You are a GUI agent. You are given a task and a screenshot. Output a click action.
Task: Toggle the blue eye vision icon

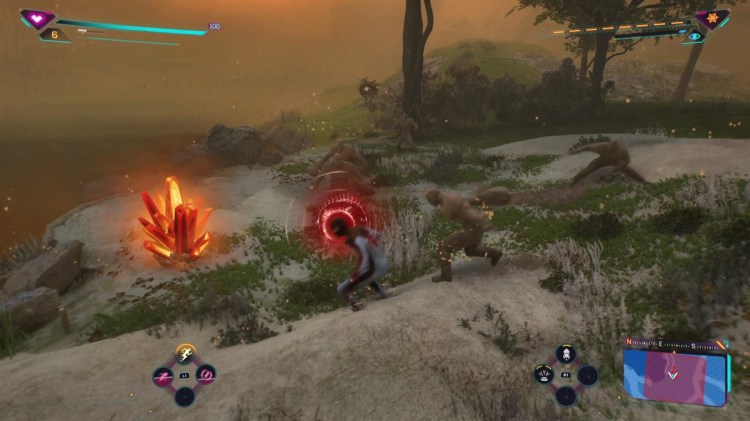(694, 36)
